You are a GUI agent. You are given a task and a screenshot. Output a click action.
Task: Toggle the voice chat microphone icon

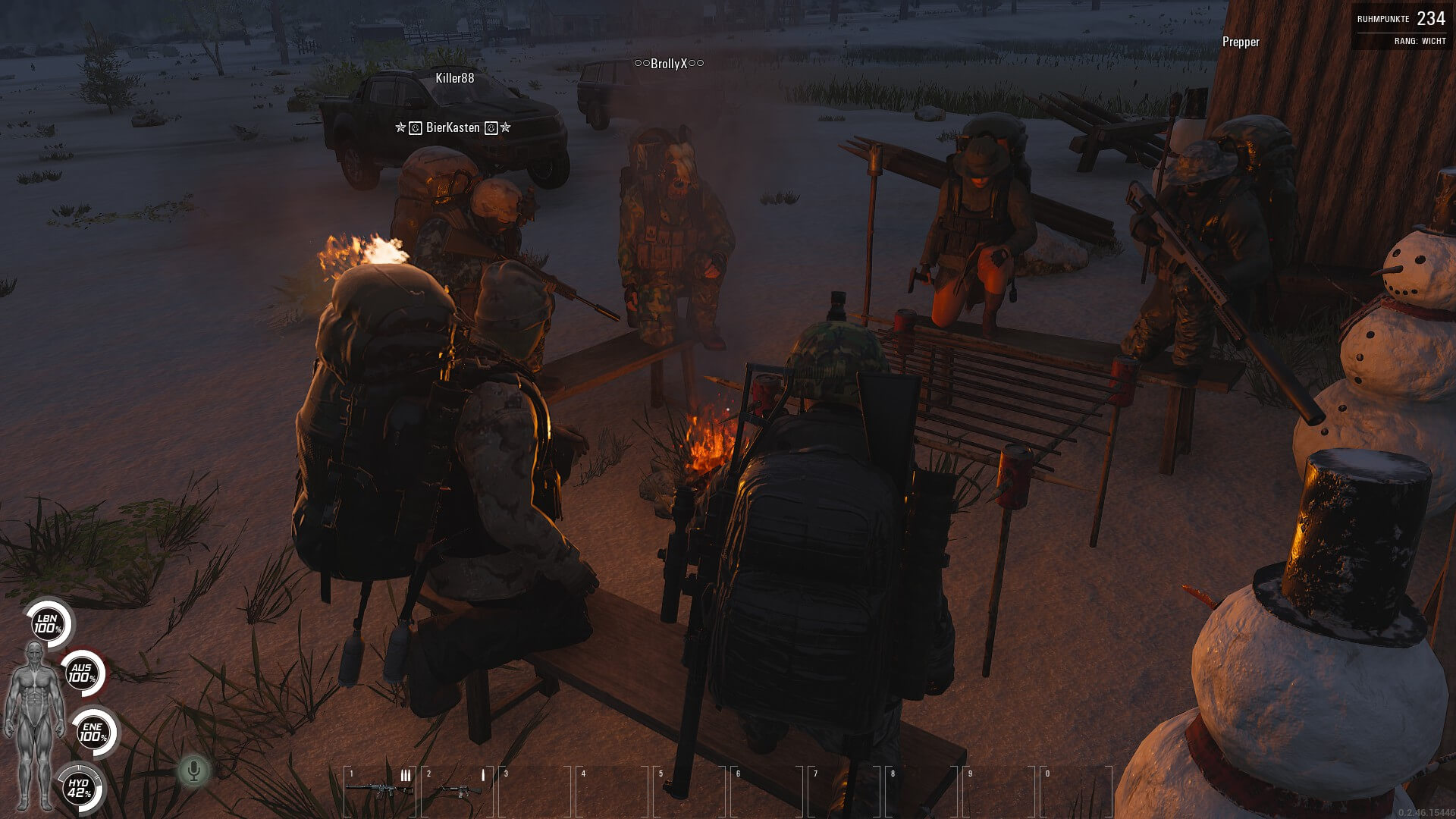coord(193,771)
